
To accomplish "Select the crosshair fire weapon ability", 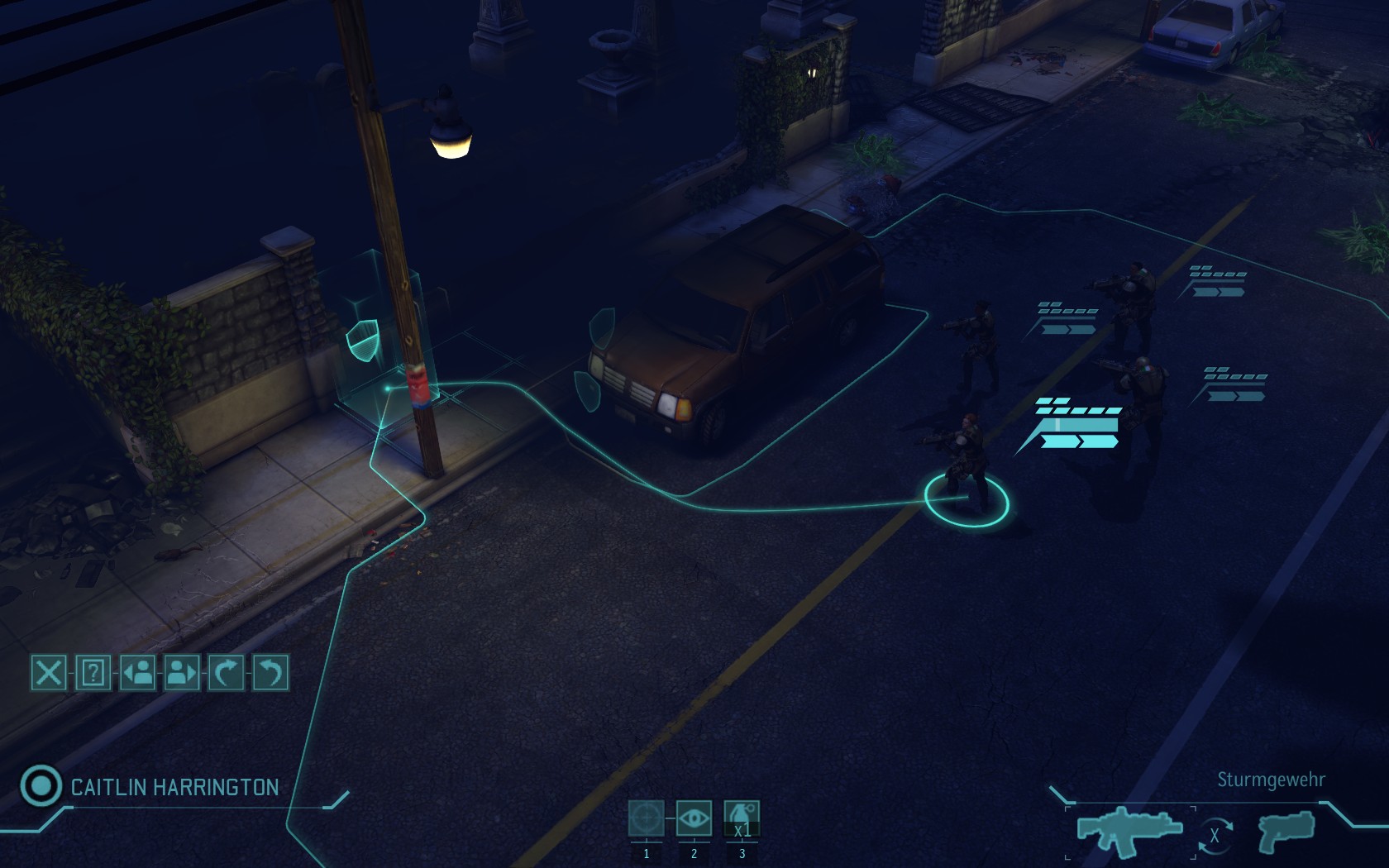I will [646, 818].
